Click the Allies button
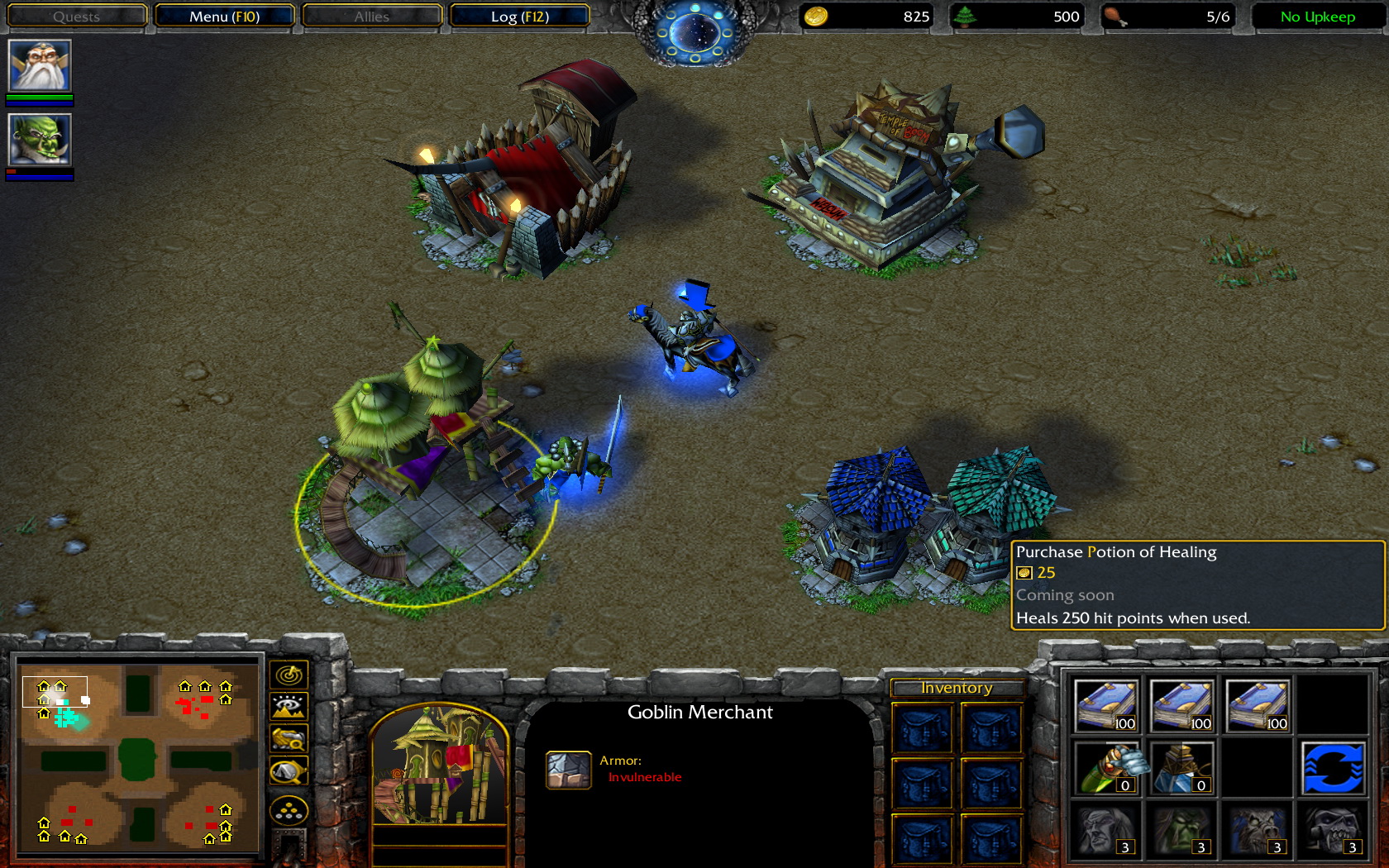The image size is (1389, 868). tap(370, 15)
